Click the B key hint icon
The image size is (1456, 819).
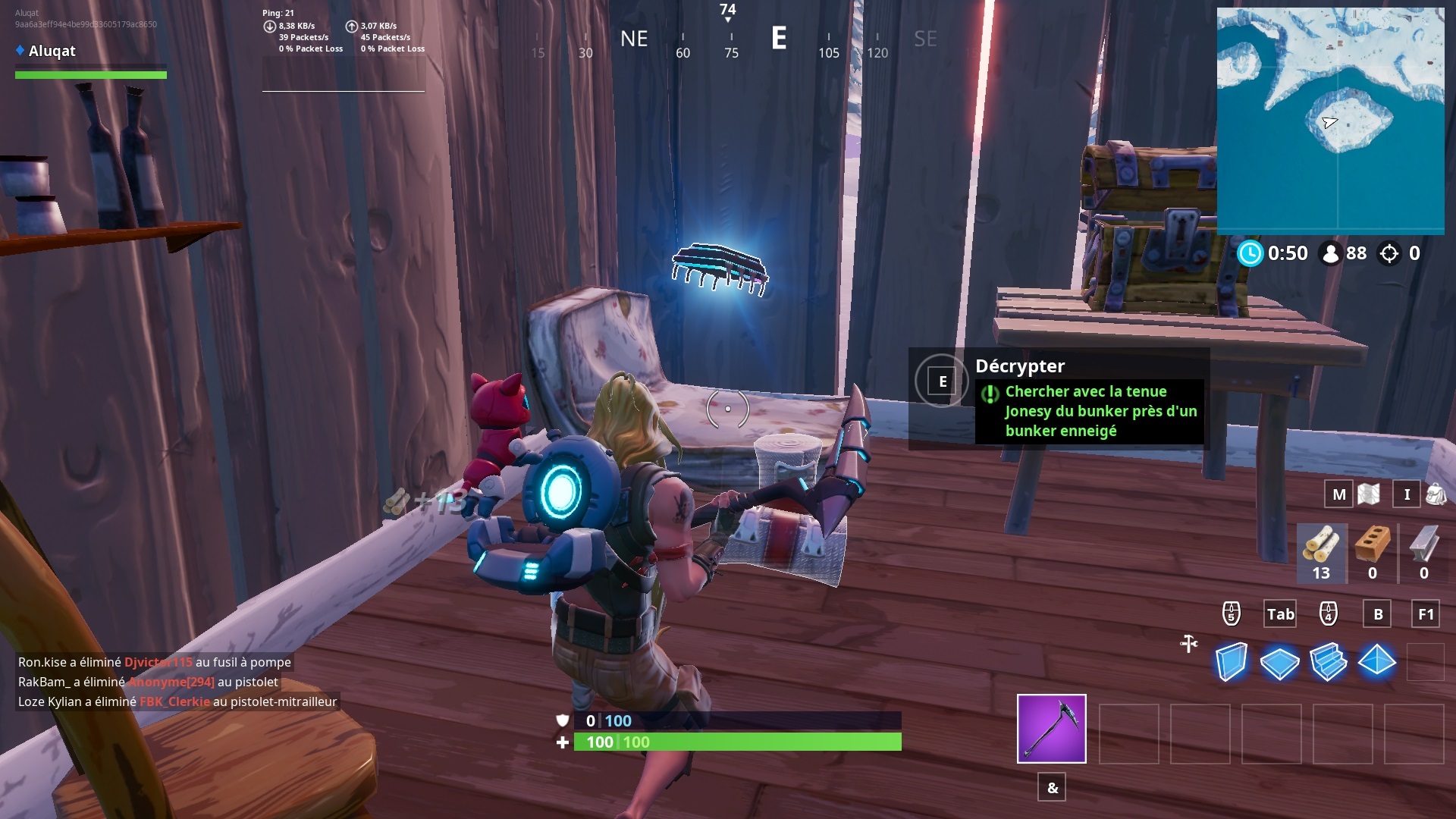(1376, 614)
